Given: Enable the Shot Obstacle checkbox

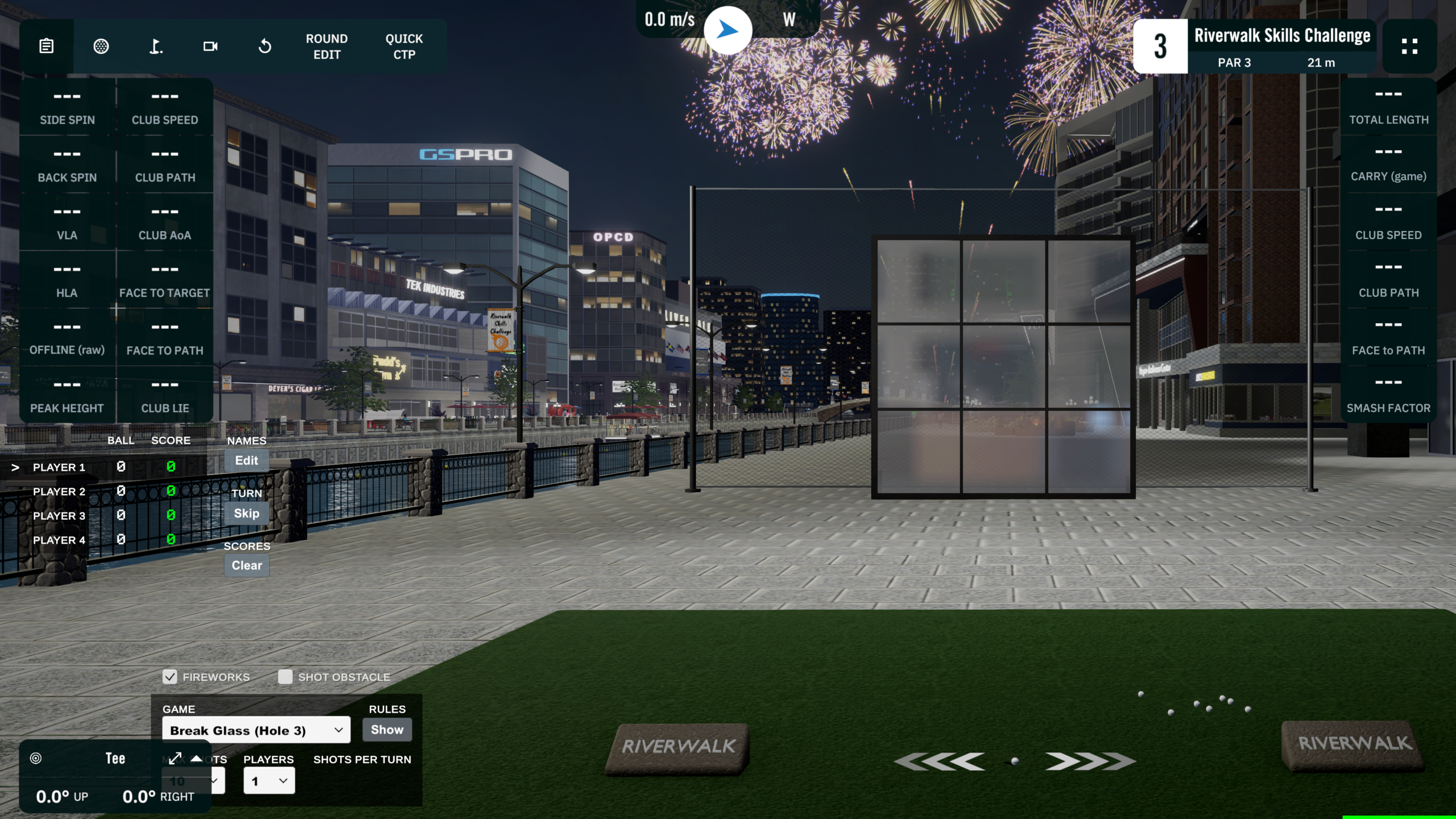Looking at the screenshot, I should pos(285,677).
